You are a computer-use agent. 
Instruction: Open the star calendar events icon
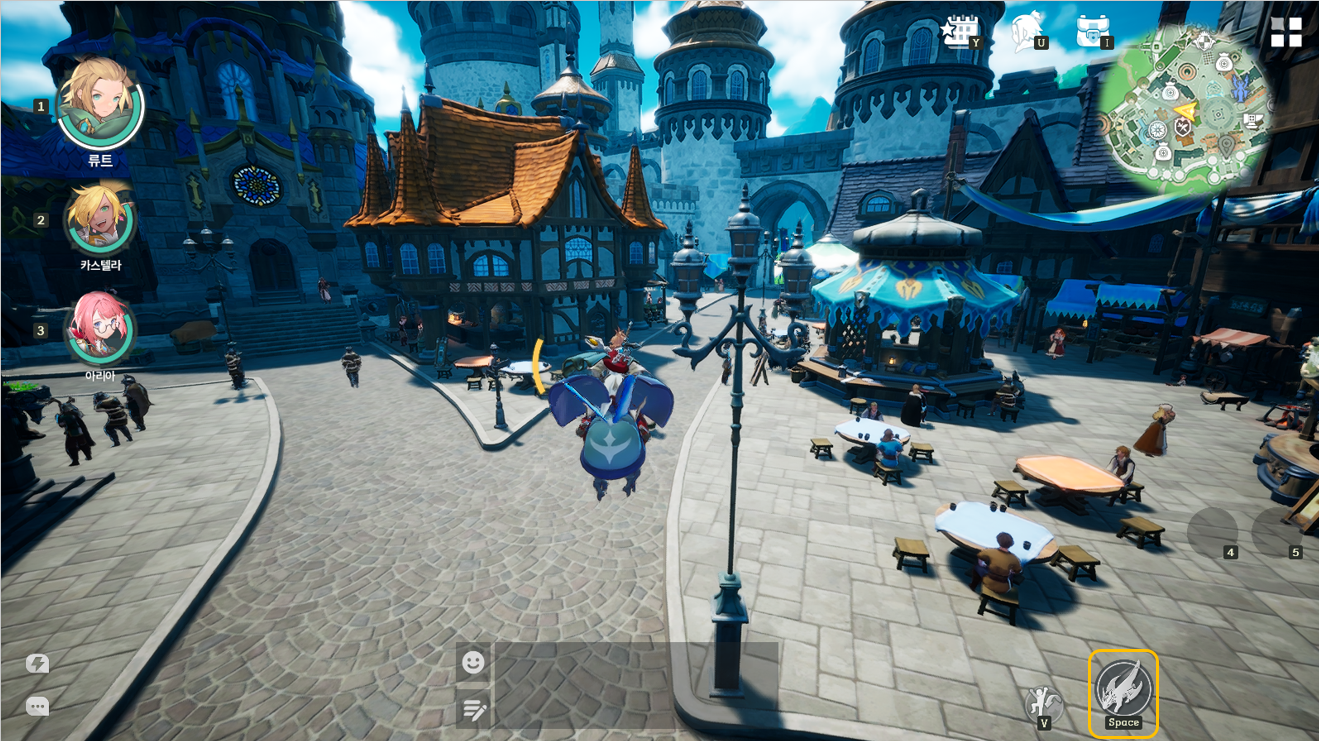point(961,32)
